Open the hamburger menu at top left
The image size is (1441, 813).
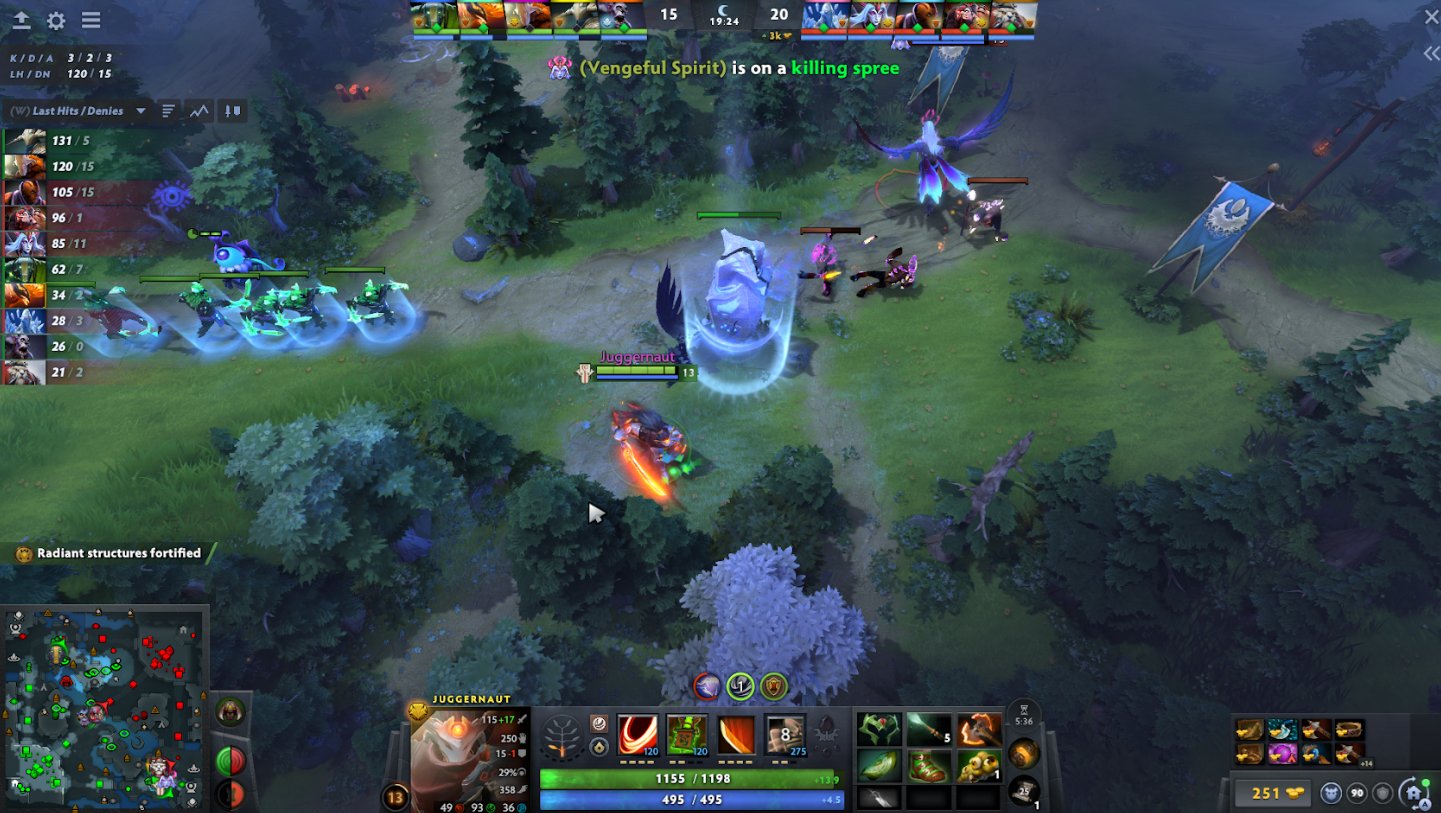click(91, 20)
